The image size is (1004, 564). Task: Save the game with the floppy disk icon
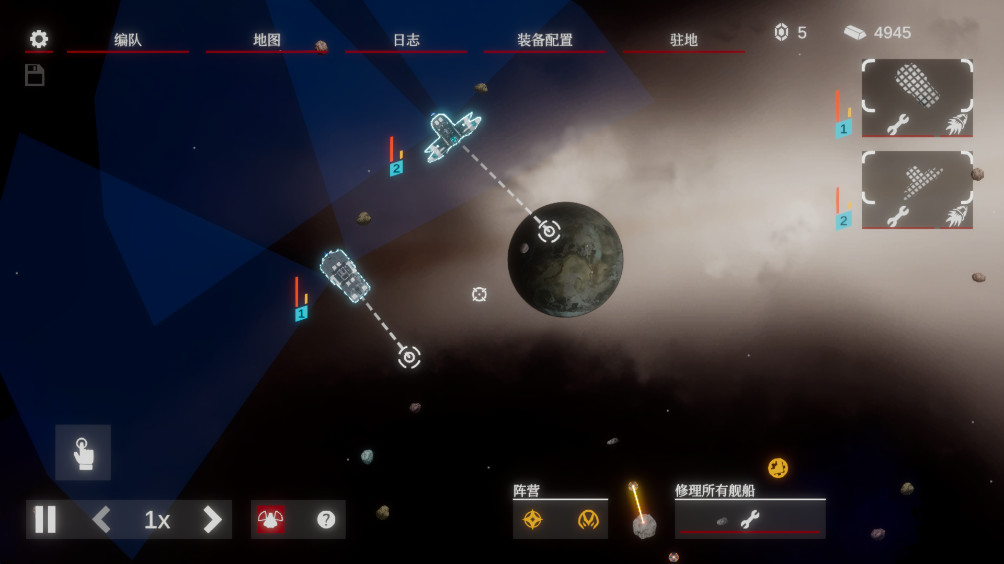35,75
